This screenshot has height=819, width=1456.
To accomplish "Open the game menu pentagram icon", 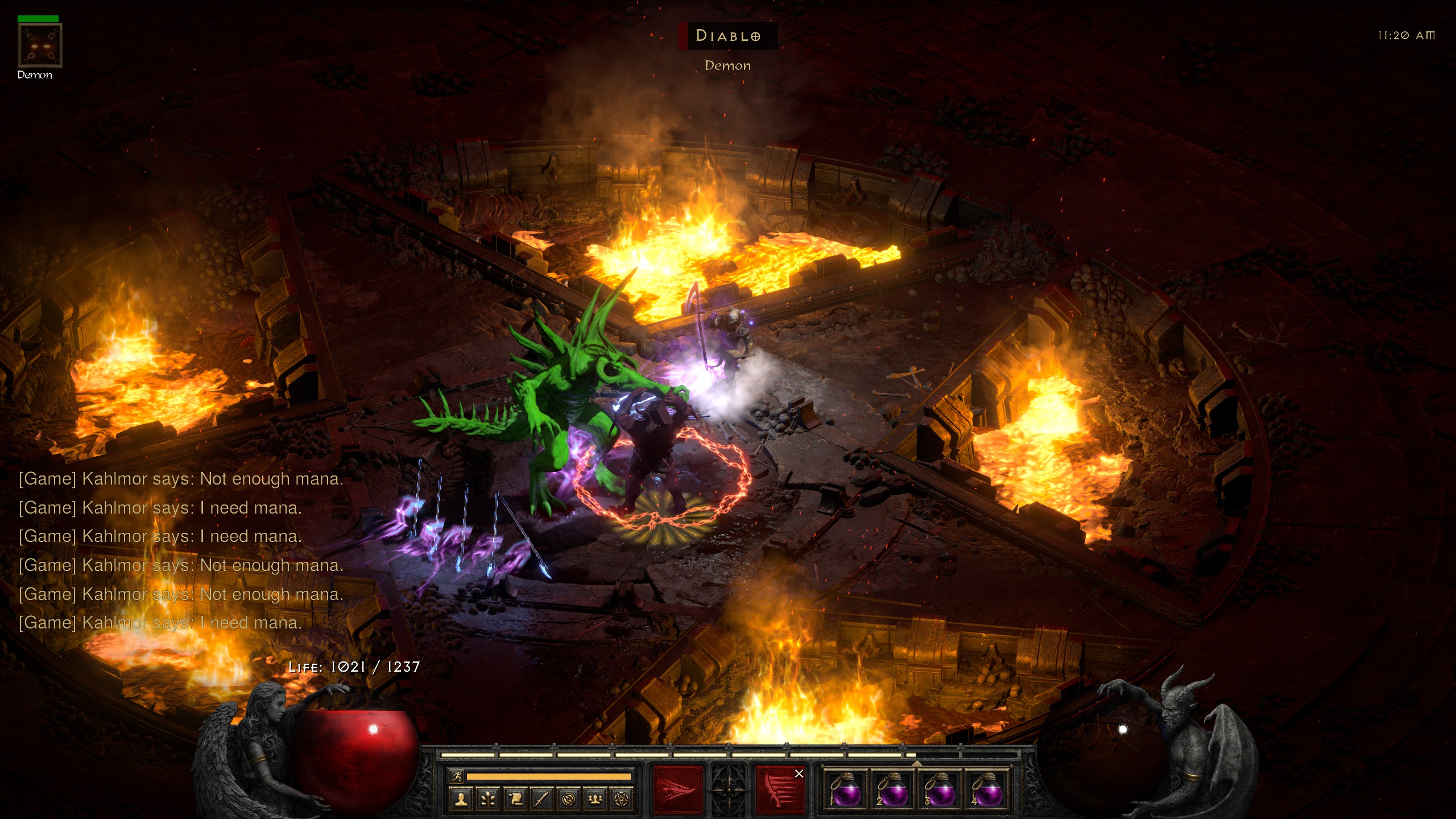I will click(x=622, y=799).
